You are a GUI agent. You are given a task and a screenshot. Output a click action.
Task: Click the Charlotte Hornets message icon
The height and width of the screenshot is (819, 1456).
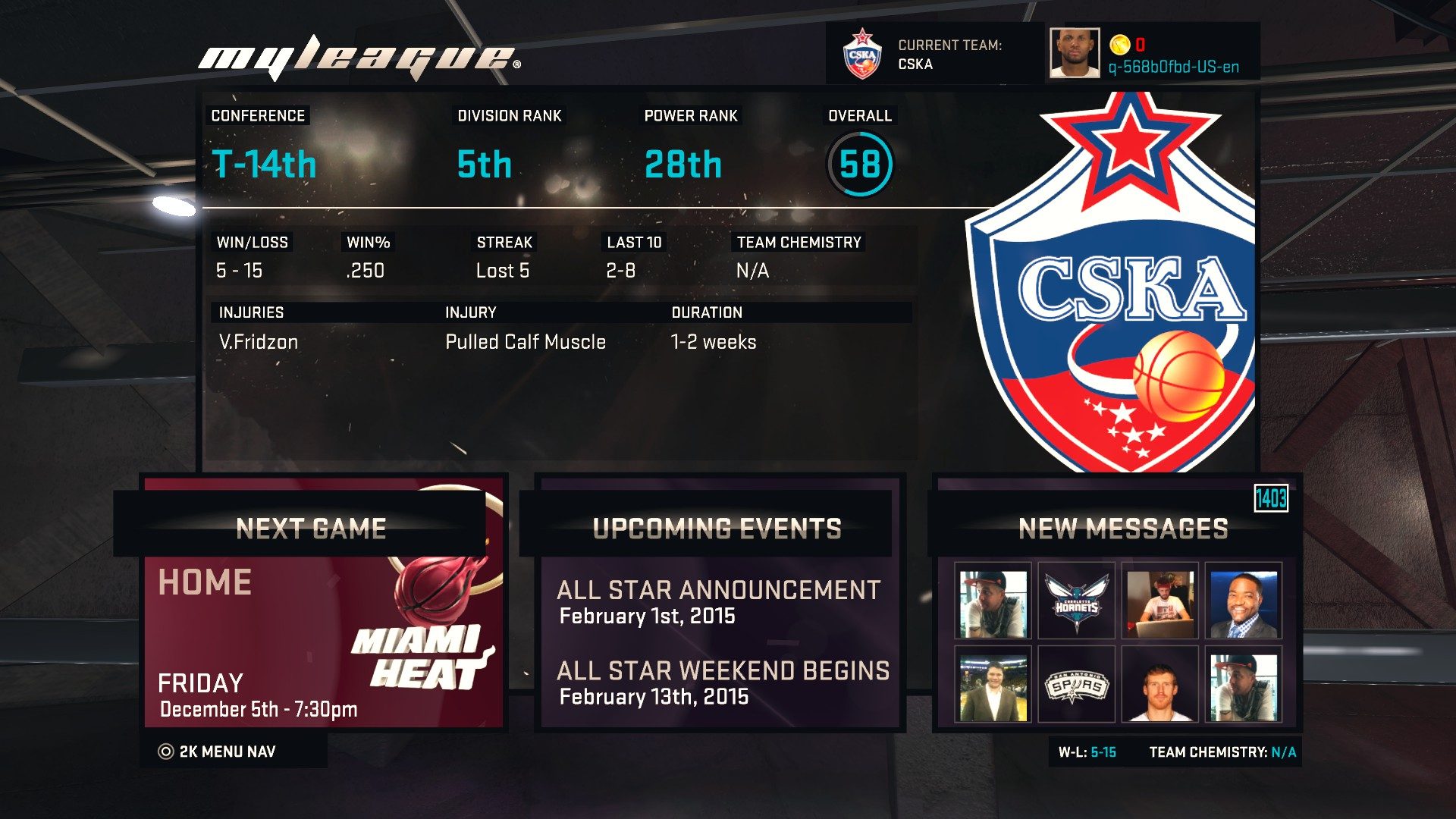pyautogui.click(x=1076, y=601)
